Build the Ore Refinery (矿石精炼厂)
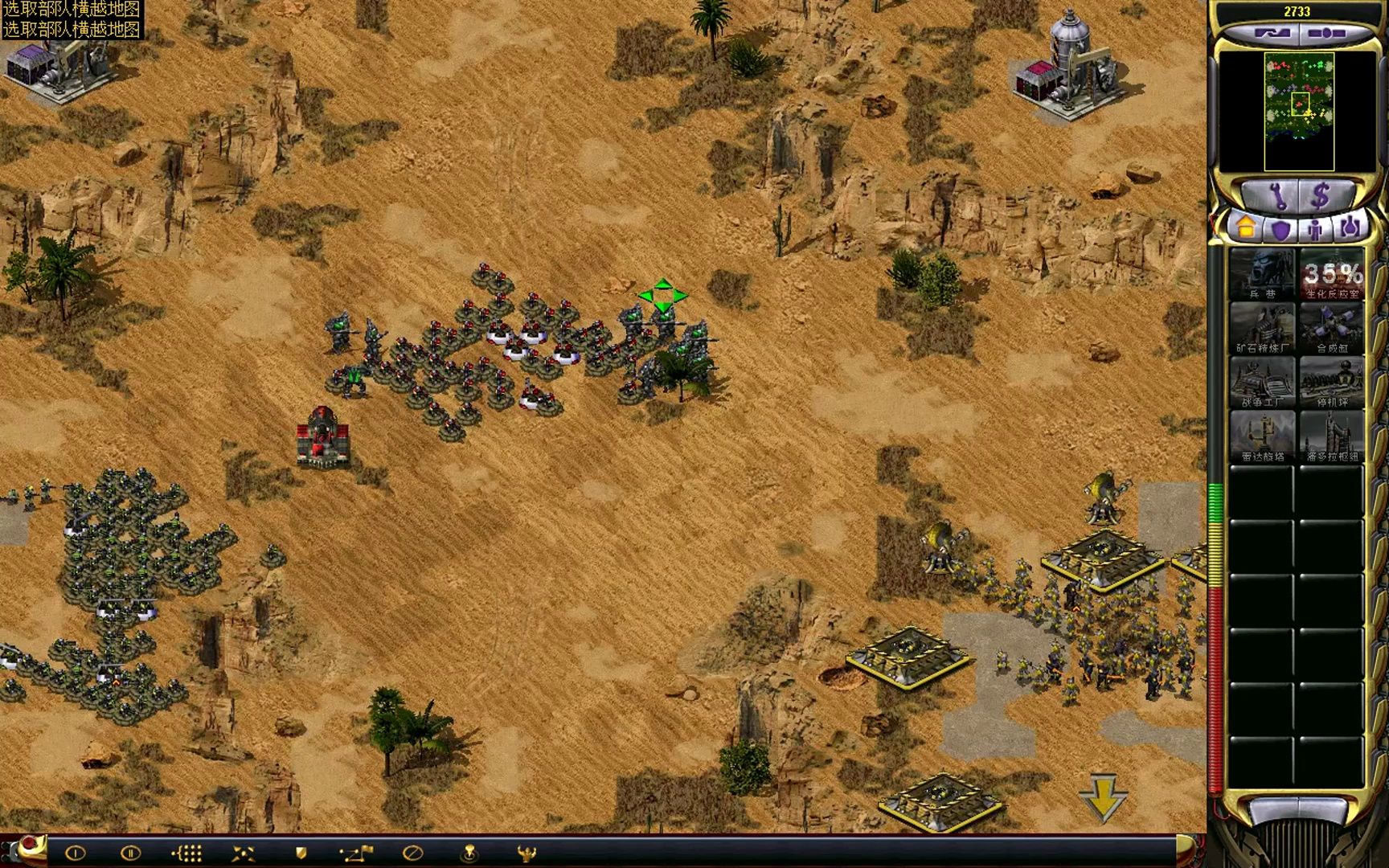Image resolution: width=1389 pixels, height=868 pixels. tap(1261, 328)
